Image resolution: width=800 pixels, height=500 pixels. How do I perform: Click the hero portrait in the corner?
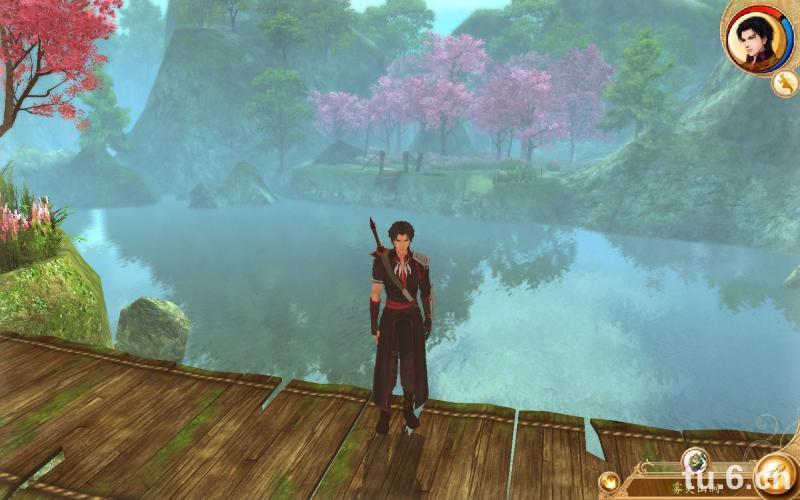pos(757,39)
